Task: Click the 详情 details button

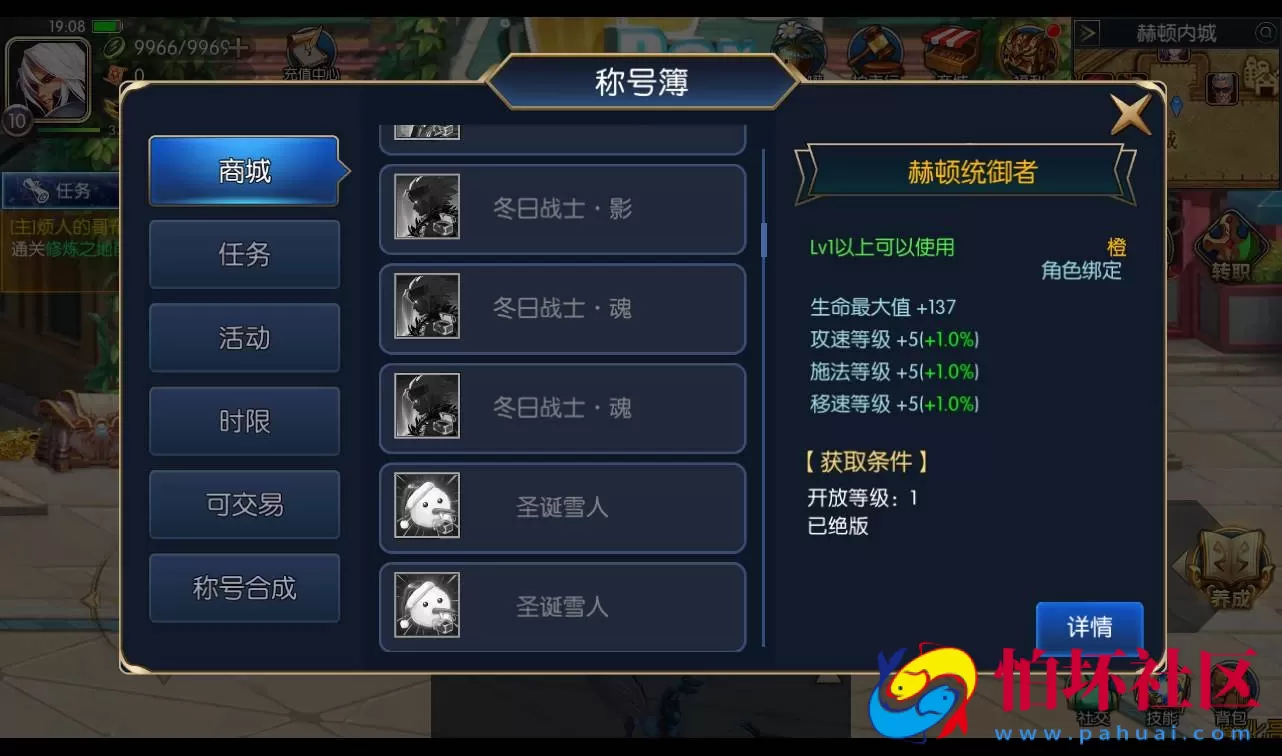Action: (1089, 627)
